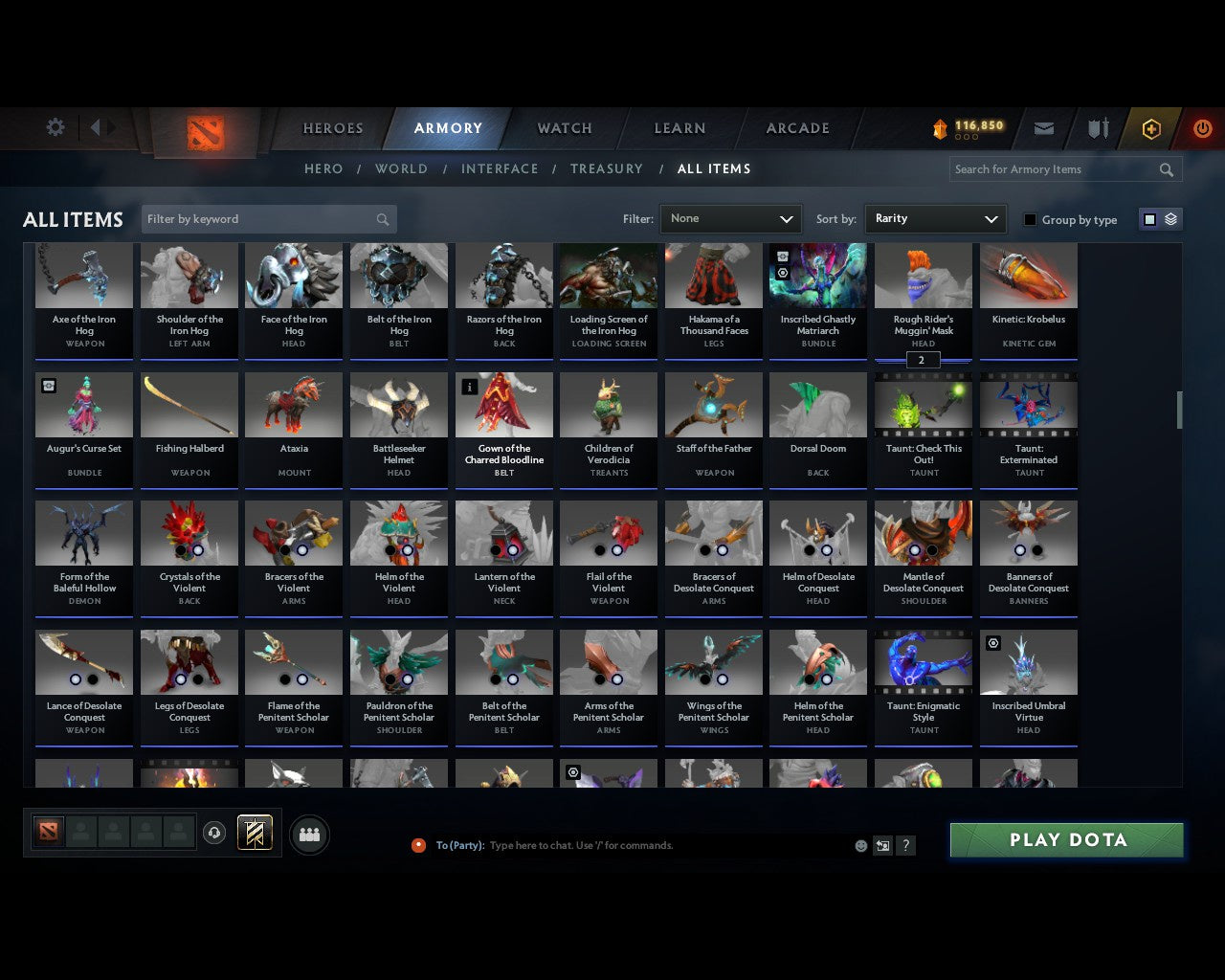Image resolution: width=1225 pixels, height=980 pixels.
Task: Open the Filter dropdown set to None
Action: pos(730,218)
